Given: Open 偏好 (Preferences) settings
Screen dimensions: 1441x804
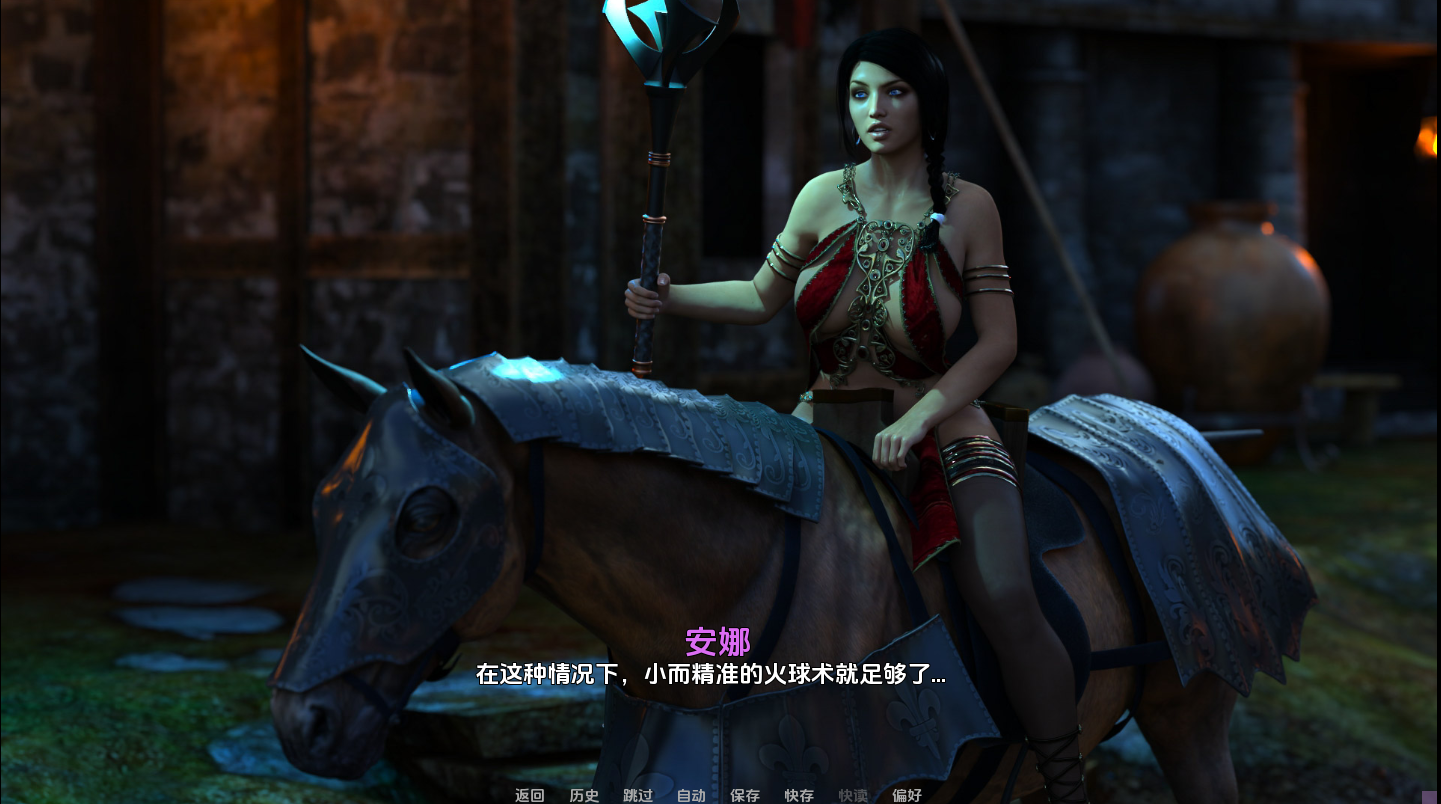Looking at the screenshot, I should (907, 795).
